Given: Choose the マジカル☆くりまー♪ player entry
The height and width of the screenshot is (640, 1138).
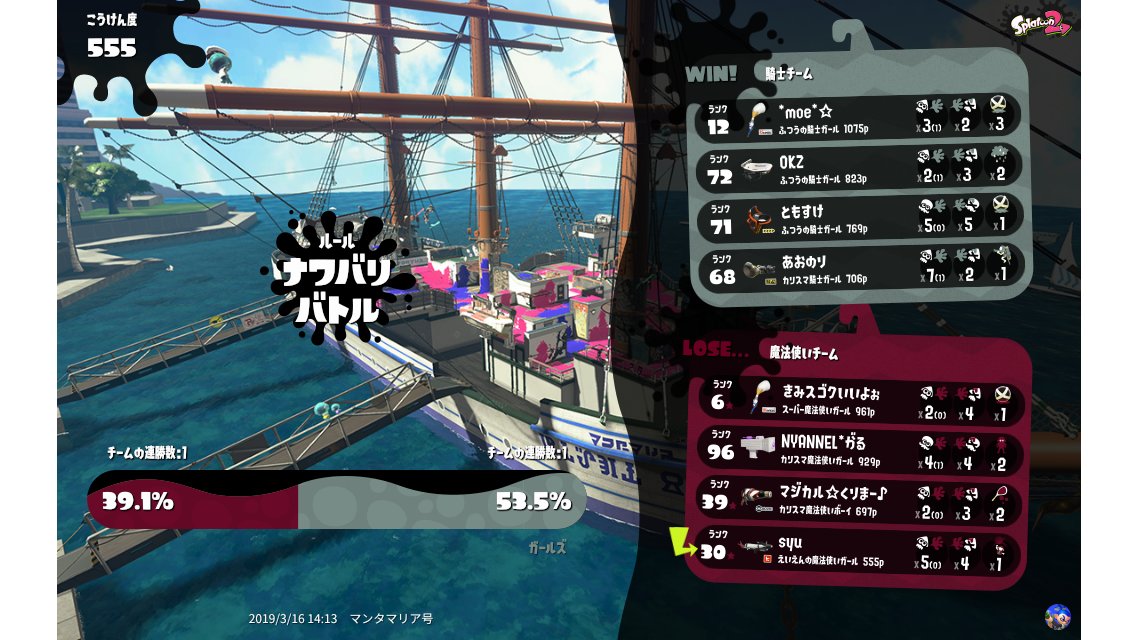Looking at the screenshot, I should click(858, 501).
